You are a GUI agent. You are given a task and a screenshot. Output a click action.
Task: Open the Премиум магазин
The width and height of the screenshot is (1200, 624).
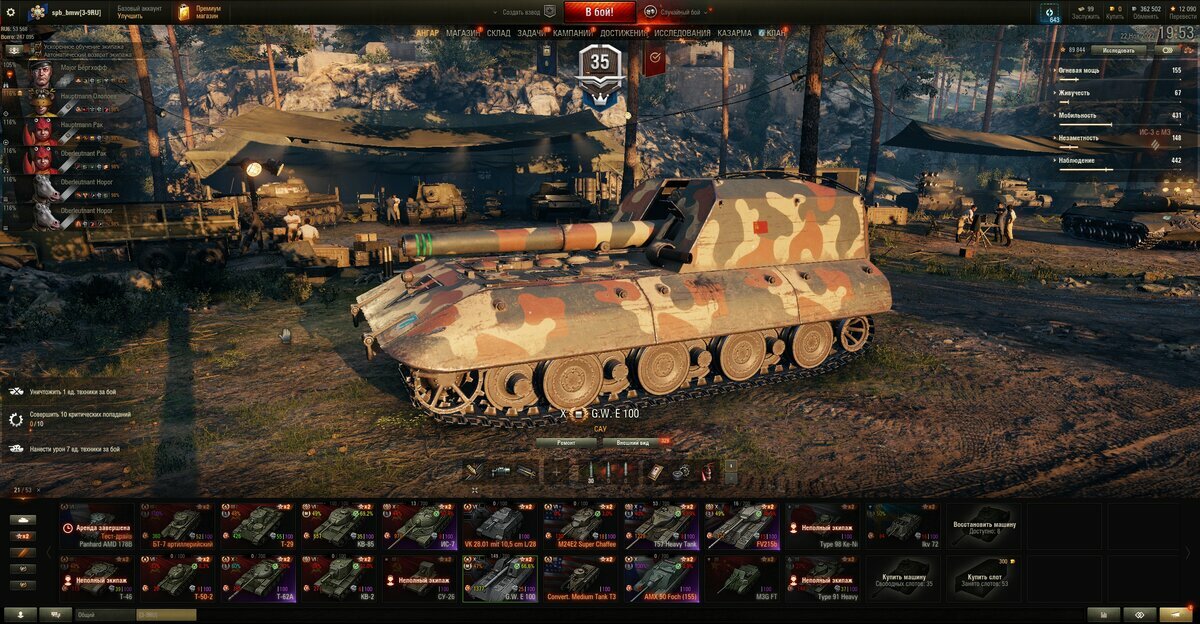tap(200, 12)
